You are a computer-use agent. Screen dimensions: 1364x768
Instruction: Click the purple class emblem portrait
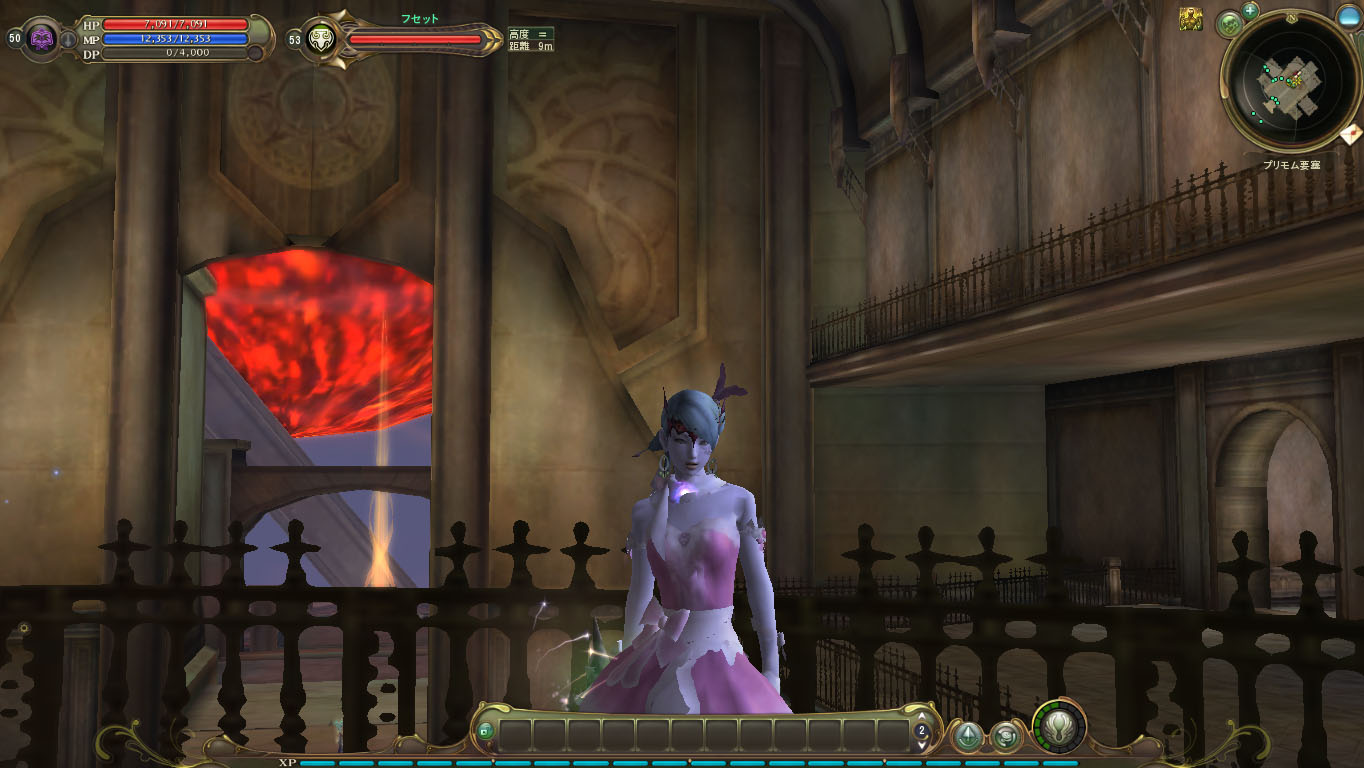[x=43, y=39]
